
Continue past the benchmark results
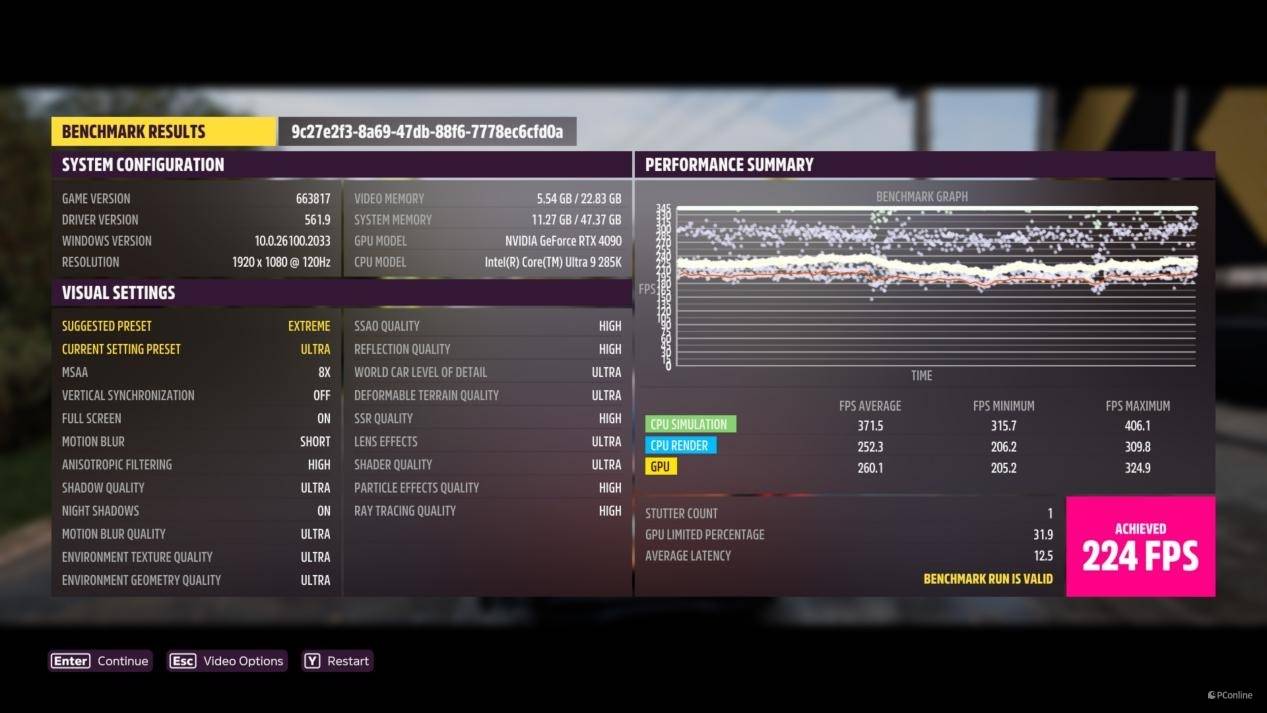point(100,661)
